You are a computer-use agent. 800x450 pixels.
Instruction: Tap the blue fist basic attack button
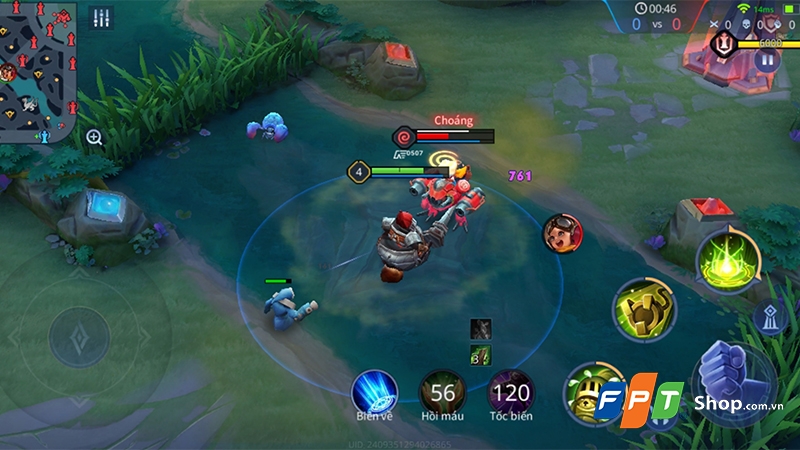(733, 384)
